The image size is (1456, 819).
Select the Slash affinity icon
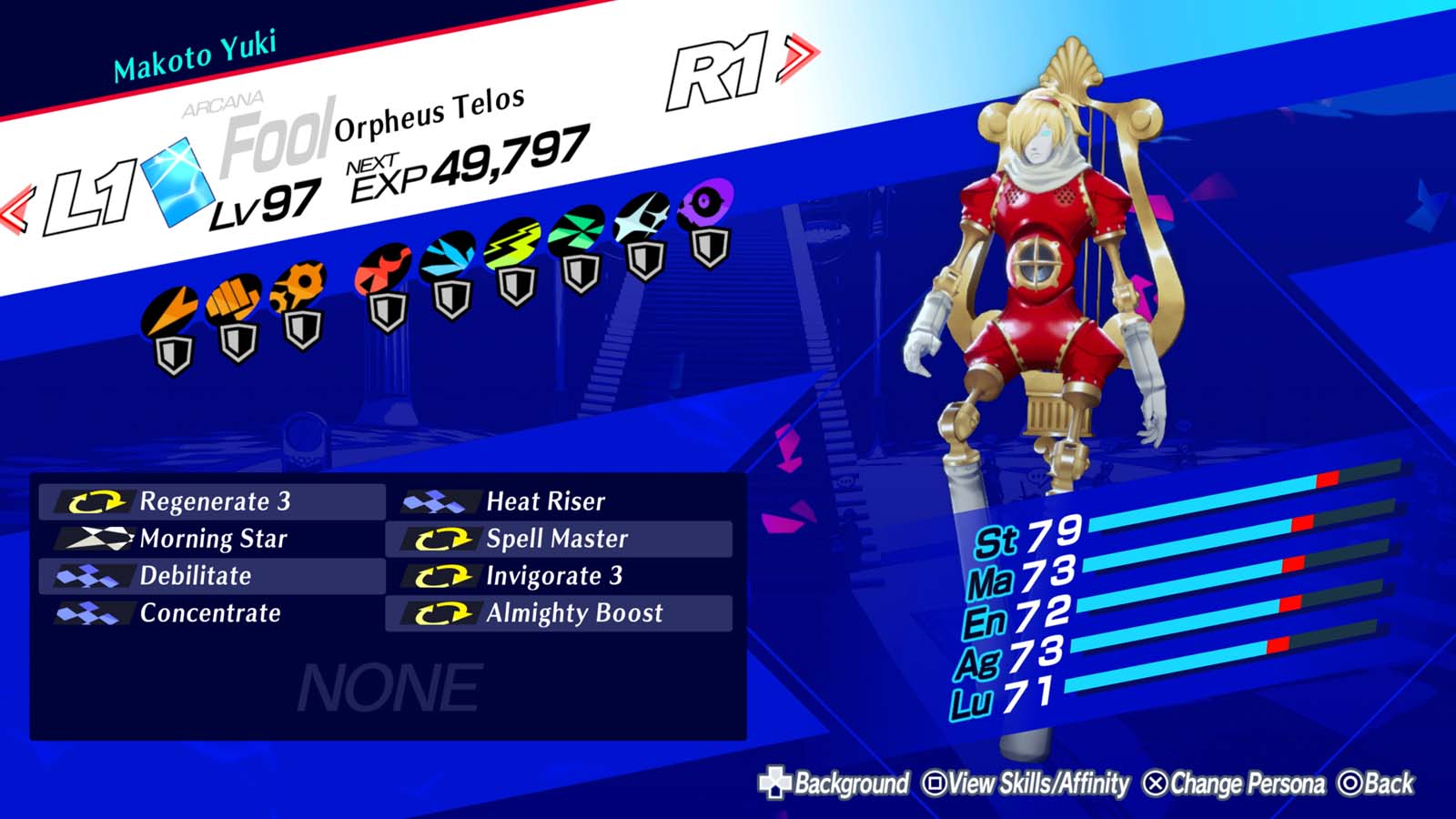coord(168,309)
